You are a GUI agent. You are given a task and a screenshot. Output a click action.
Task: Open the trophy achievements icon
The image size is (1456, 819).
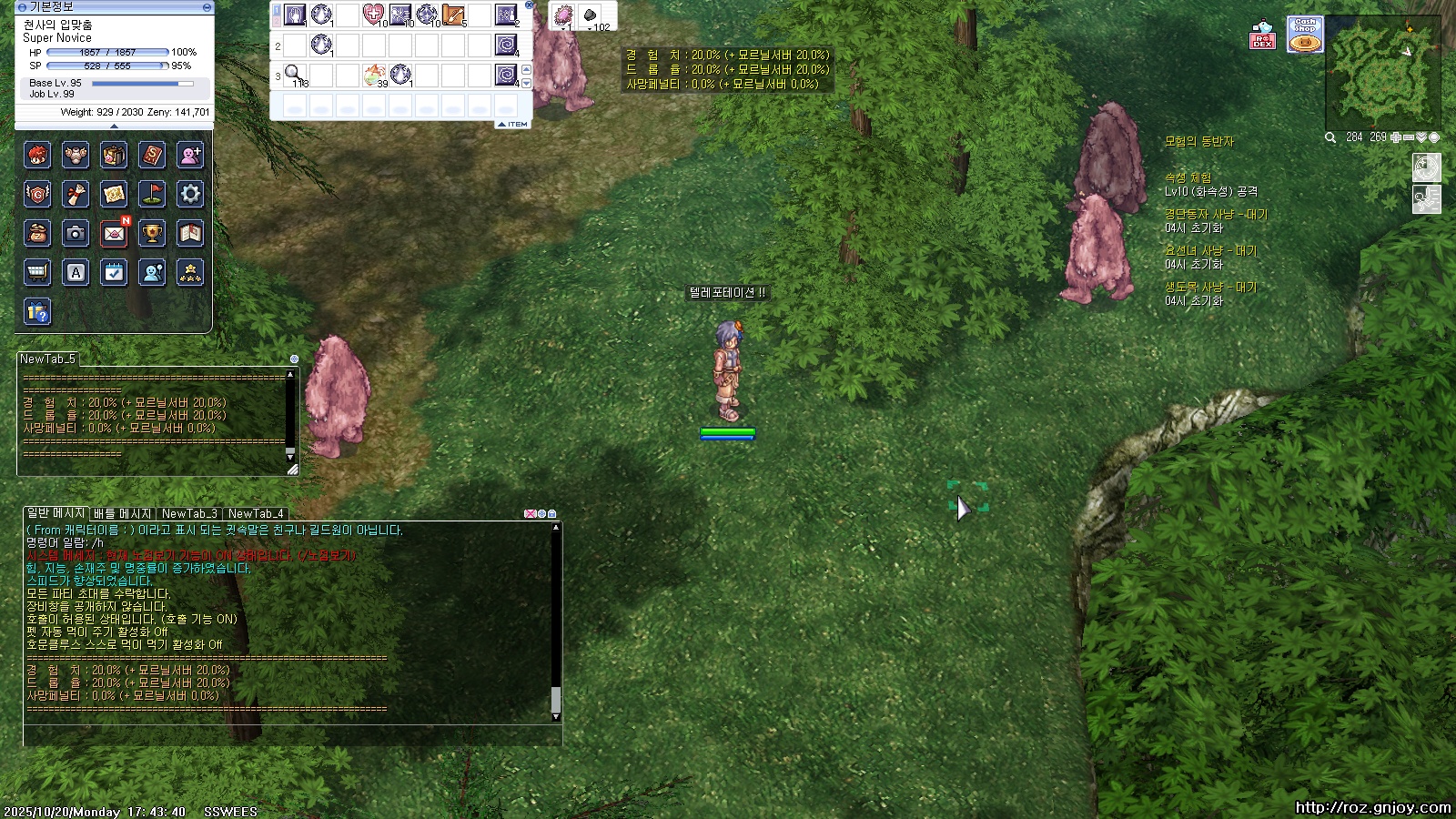pyautogui.click(x=152, y=234)
